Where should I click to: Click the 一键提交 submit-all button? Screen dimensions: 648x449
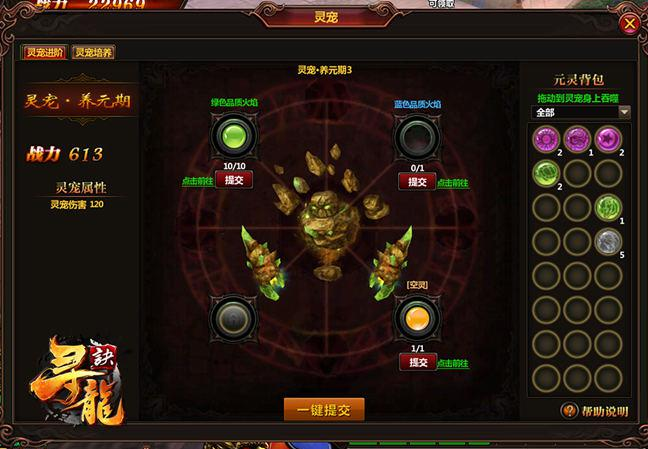[323, 409]
